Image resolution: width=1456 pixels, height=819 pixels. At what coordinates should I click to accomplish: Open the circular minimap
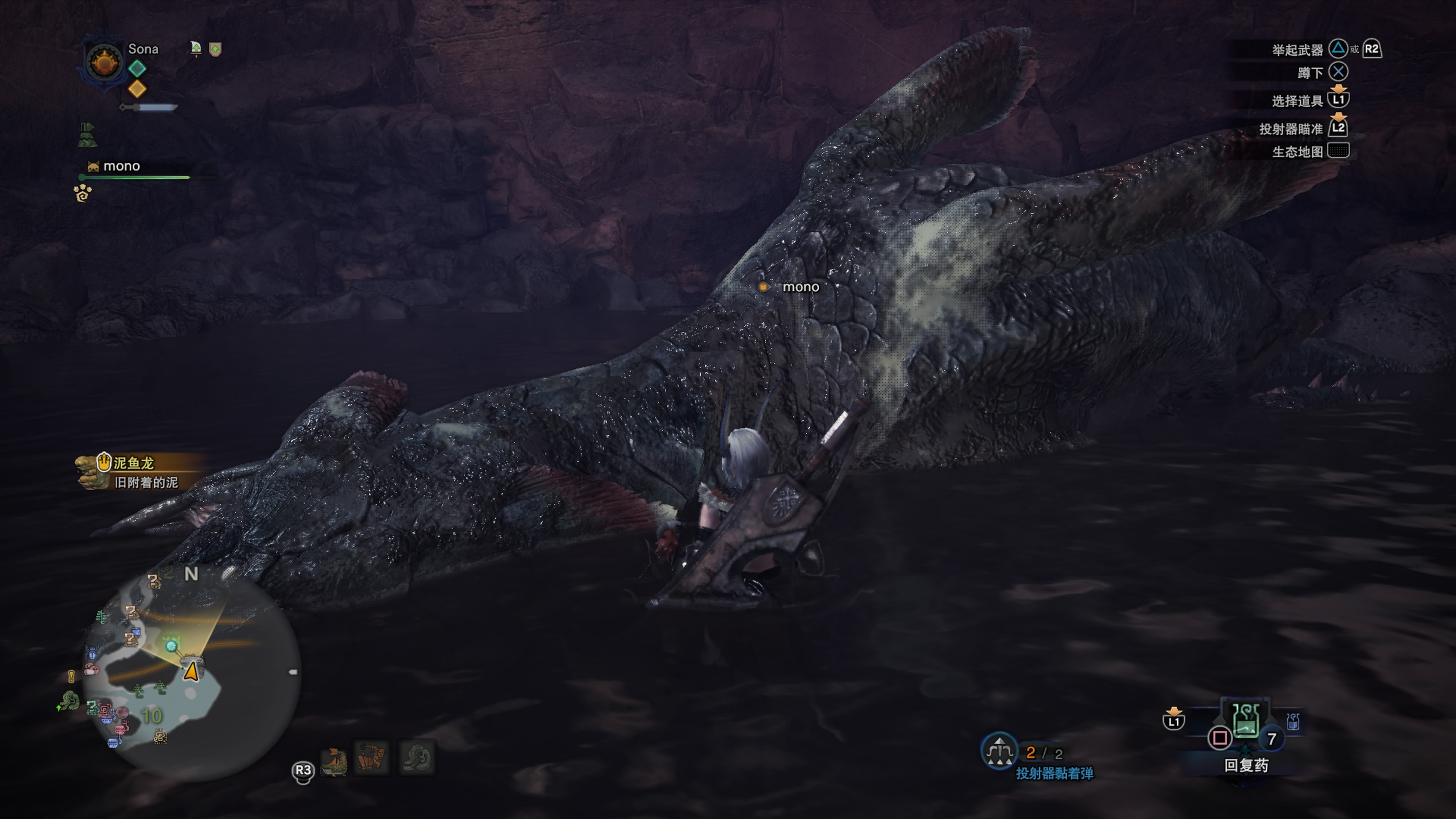tap(192, 673)
